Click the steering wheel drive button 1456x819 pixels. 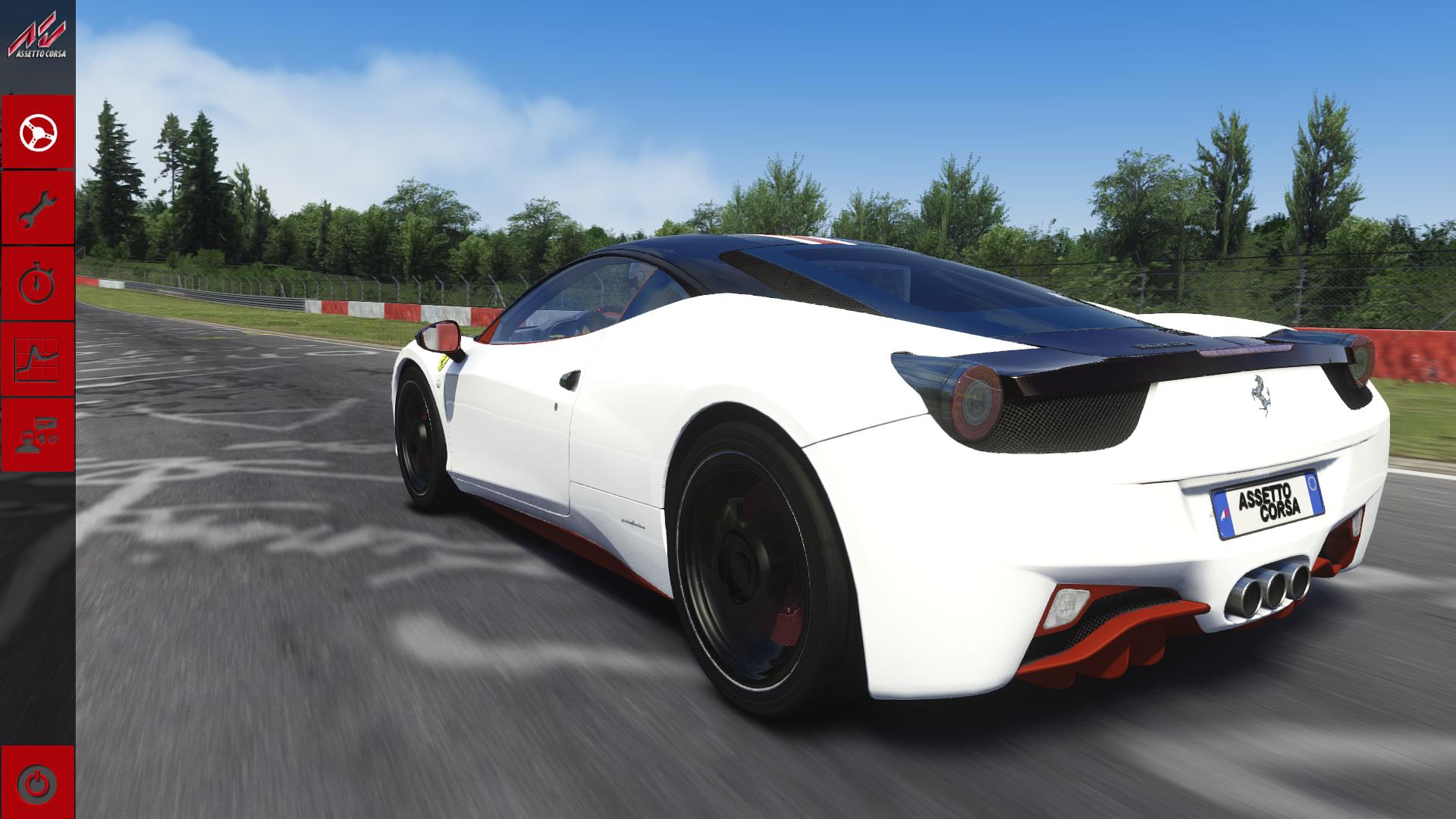(x=38, y=133)
